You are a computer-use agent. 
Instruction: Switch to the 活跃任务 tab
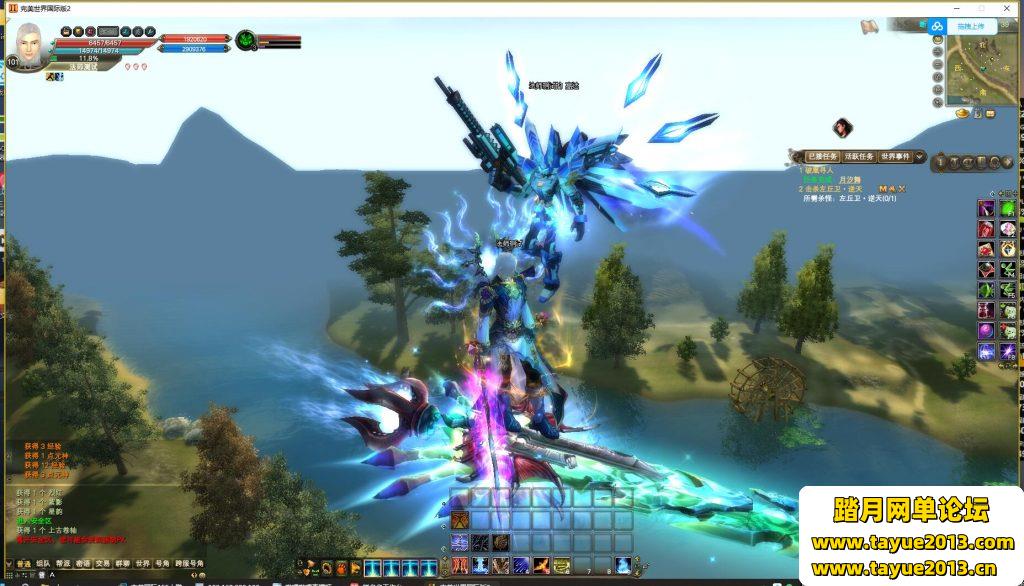point(859,157)
